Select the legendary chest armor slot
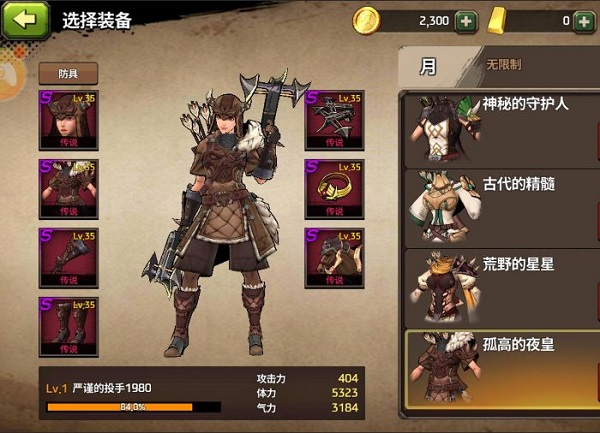600x433 pixels. point(66,189)
